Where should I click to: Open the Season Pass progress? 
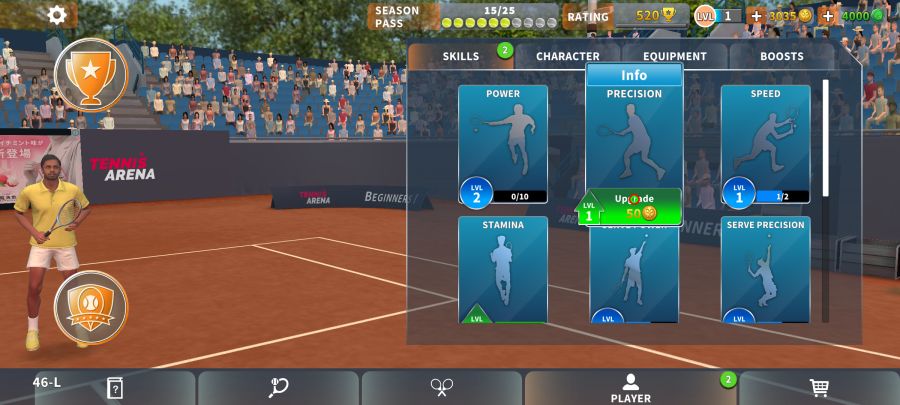click(x=465, y=16)
